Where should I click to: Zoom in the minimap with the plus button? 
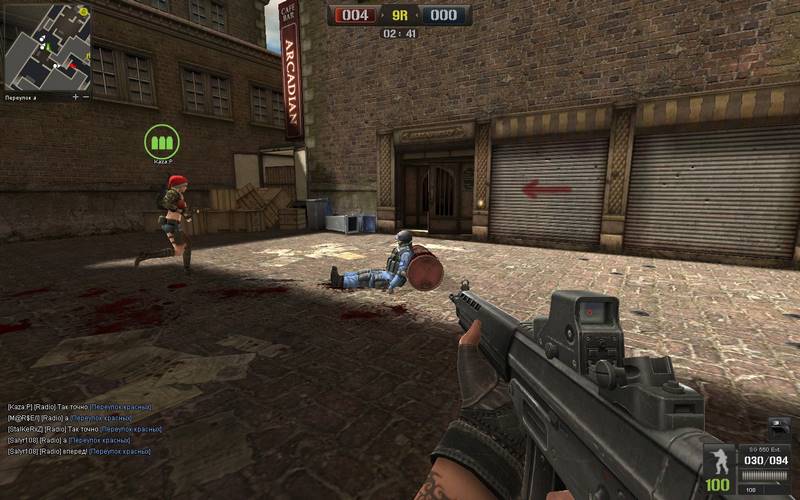(x=76, y=97)
